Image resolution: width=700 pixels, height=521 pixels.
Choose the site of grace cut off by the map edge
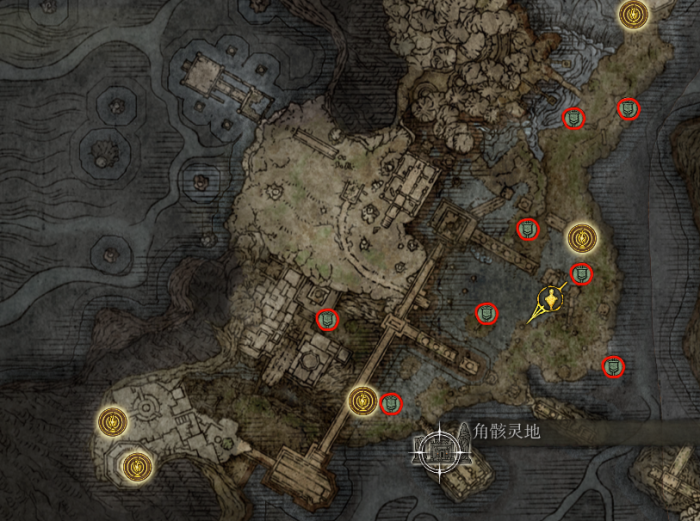633,13
